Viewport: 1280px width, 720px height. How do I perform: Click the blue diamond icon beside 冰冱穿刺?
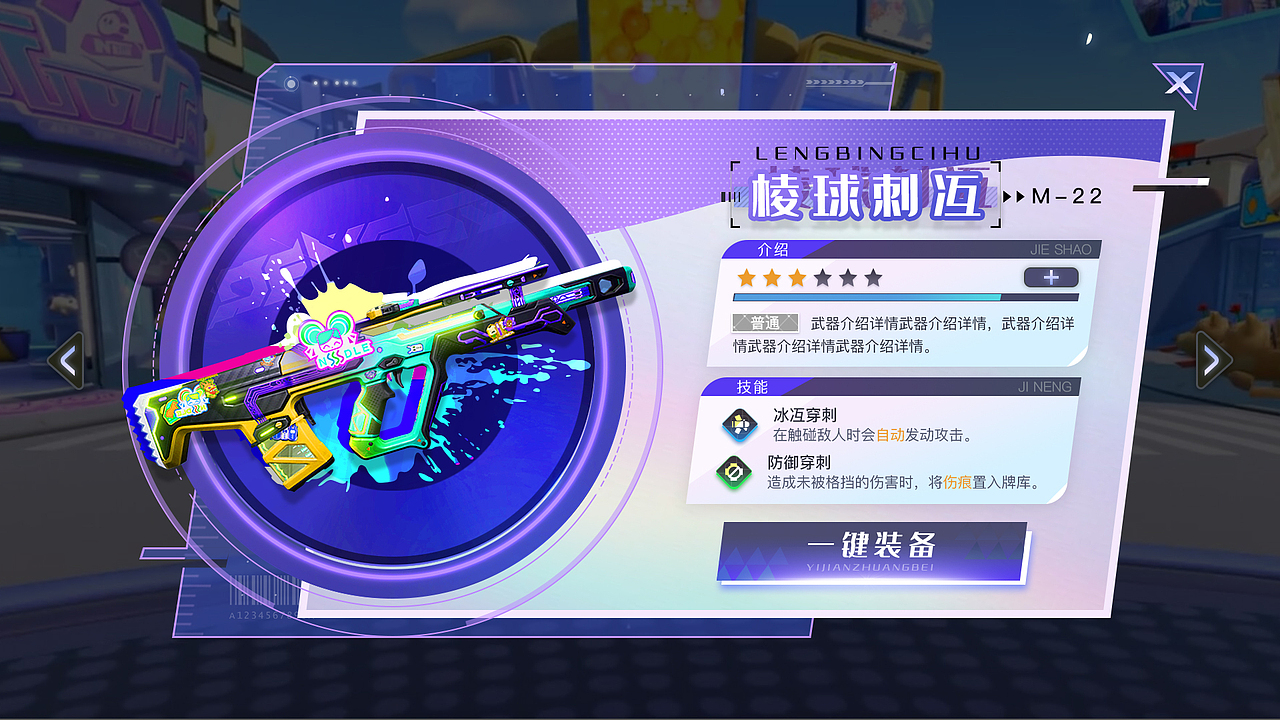741,424
